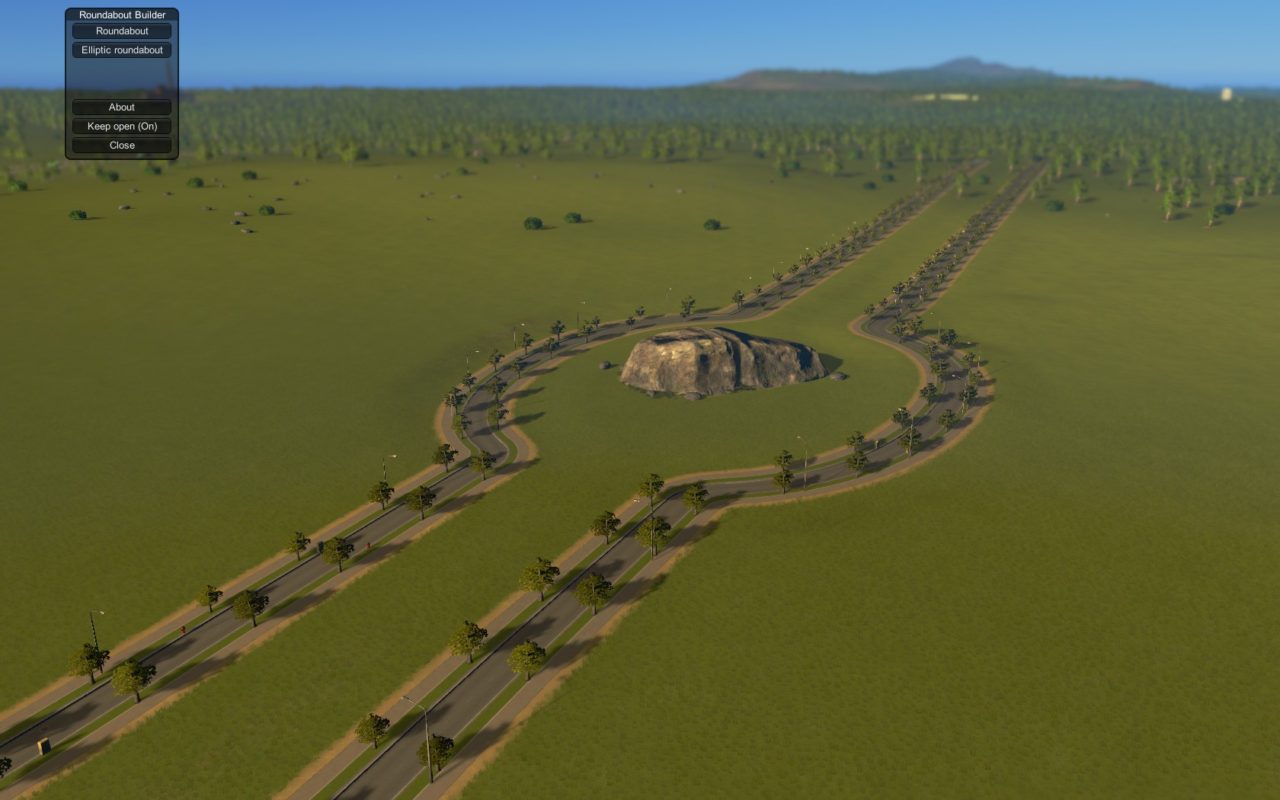
Task: Click the Roundabout button
Action: [121, 31]
